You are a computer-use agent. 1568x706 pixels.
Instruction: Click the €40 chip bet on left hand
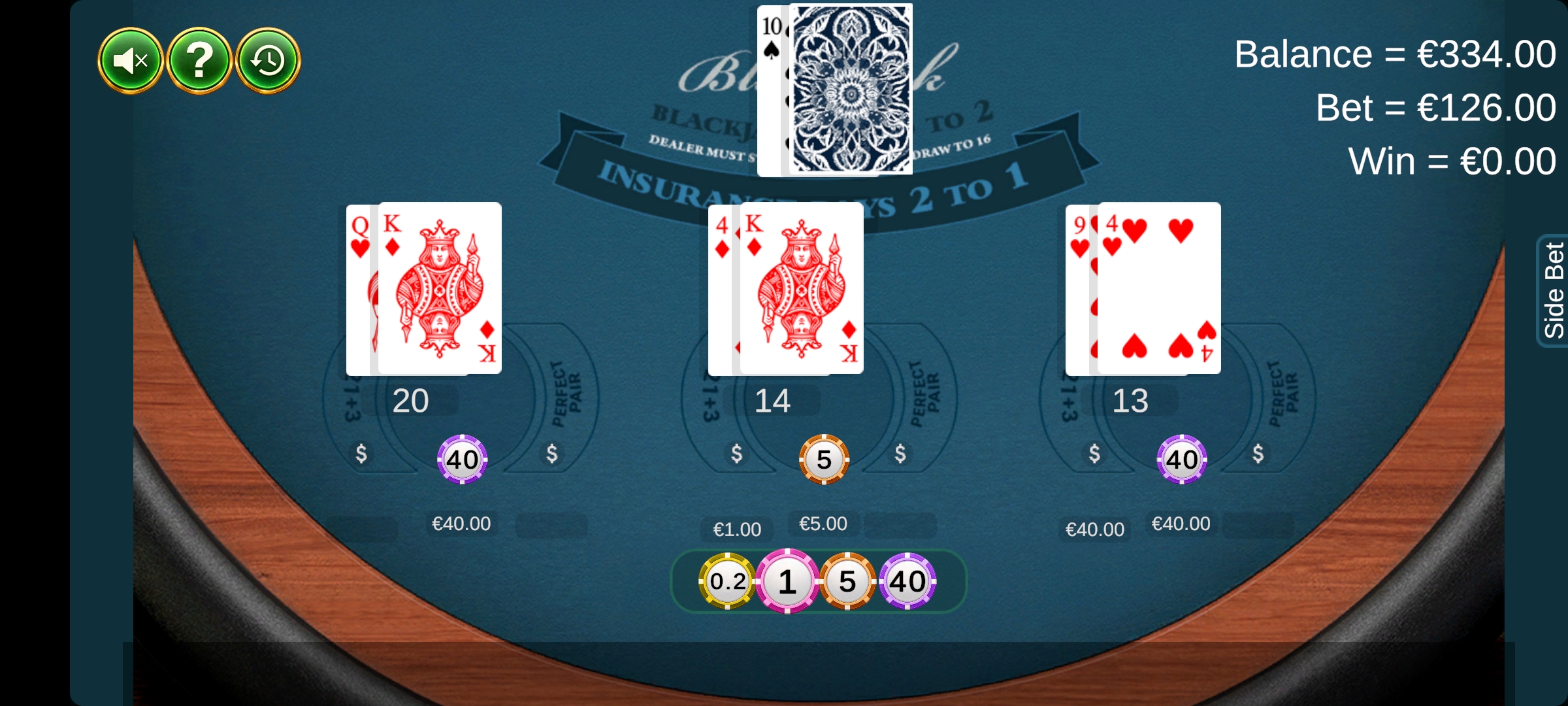click(x=462, y=458)
